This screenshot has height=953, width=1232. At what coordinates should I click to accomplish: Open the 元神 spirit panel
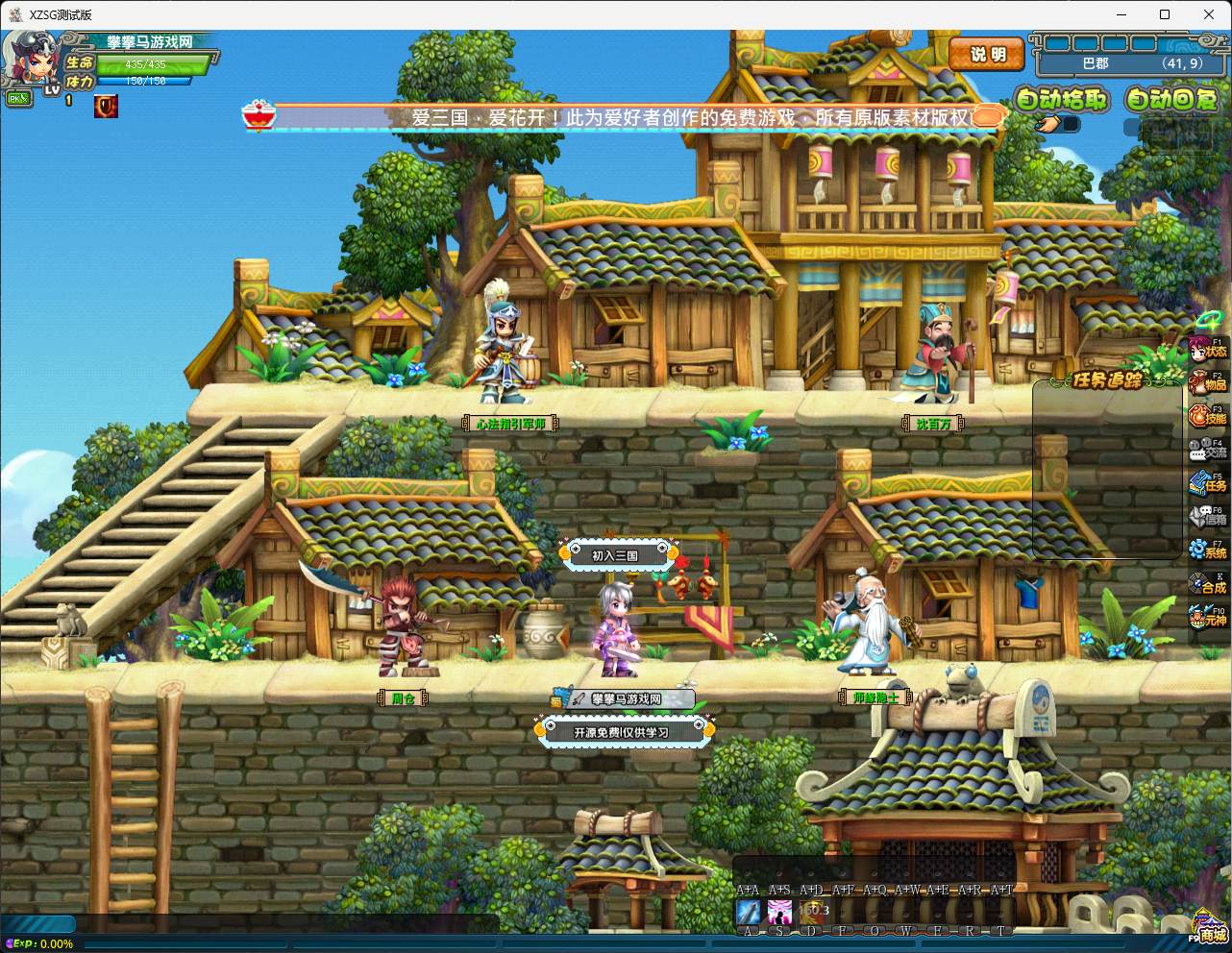(x=1207, y=618)
